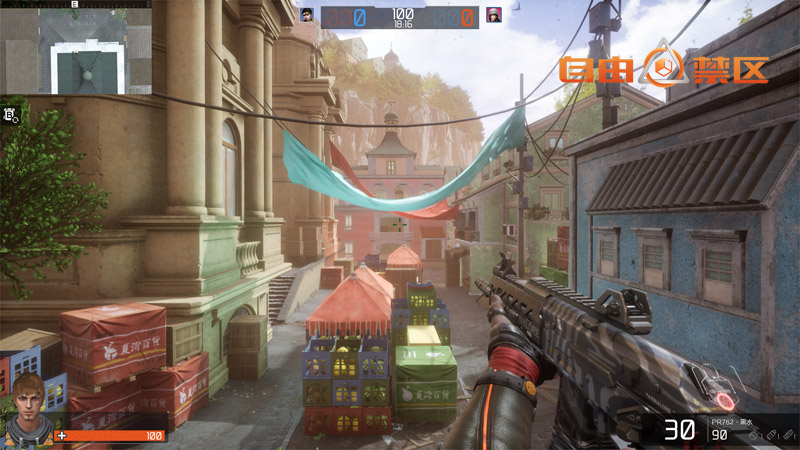The image size is (800, 450).
Task: Select the blue team player avatar
Action: pos(308,15)
